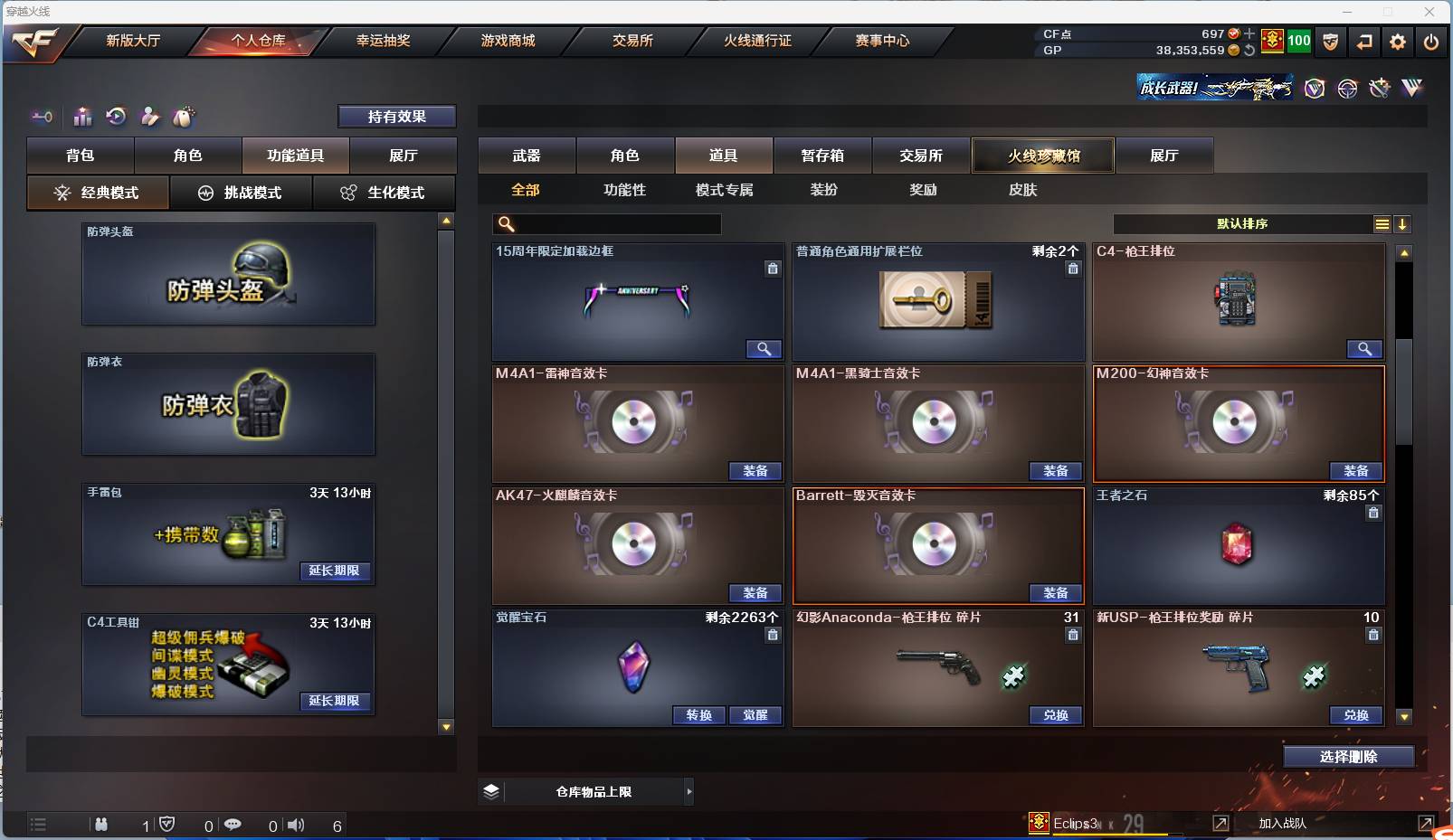Switch to 挑战模式 category
The image size is (1453, 840).
point(241,193)
